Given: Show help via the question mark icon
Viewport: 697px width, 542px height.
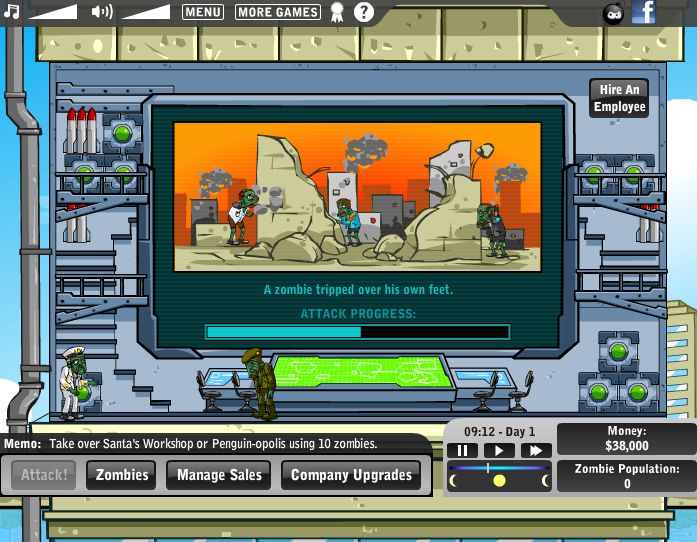Looking at the screenshot, I should point(364,12).
